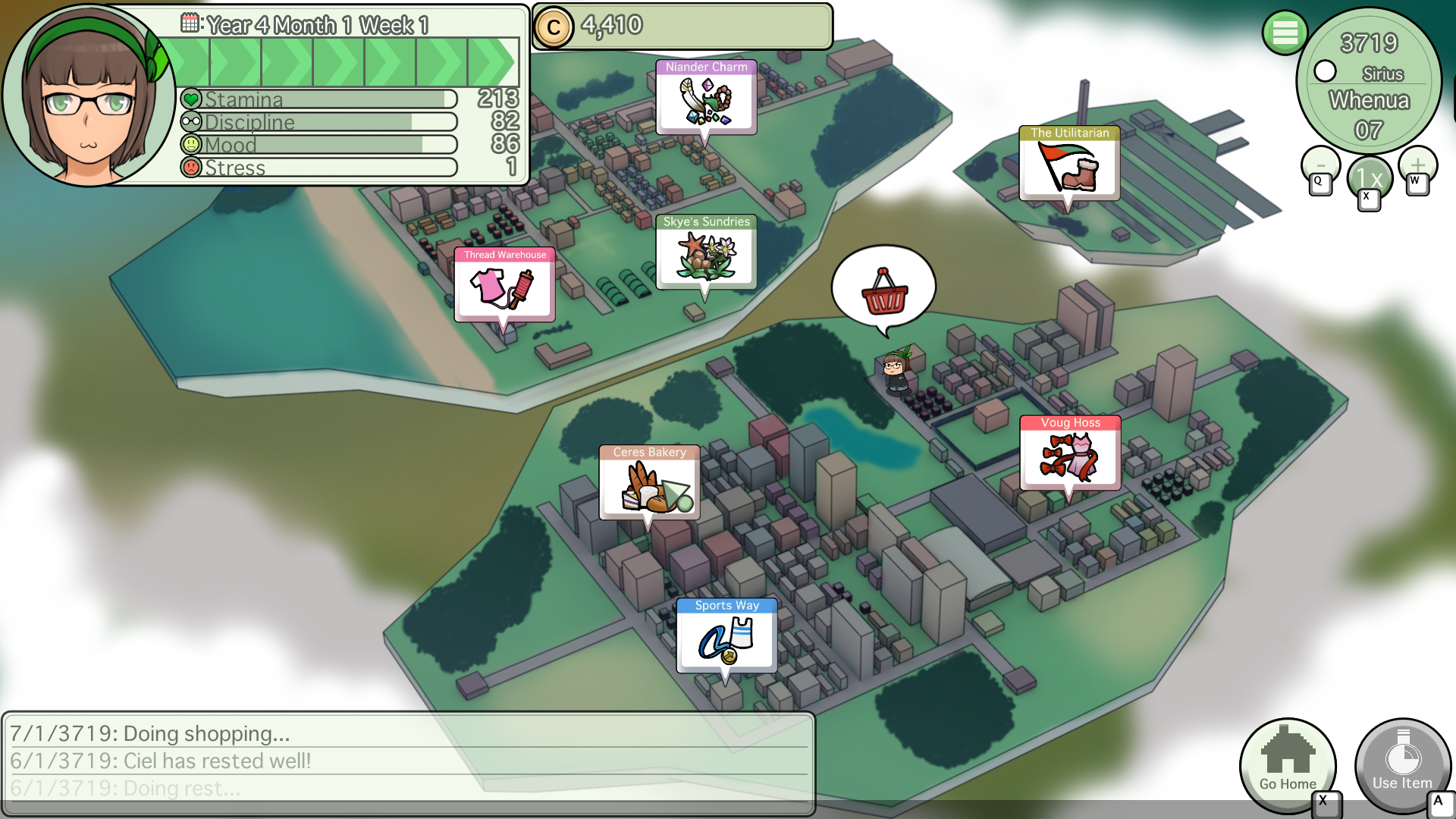
Task: Select the Whenua date indicator
Action: tap(1370, 99)
